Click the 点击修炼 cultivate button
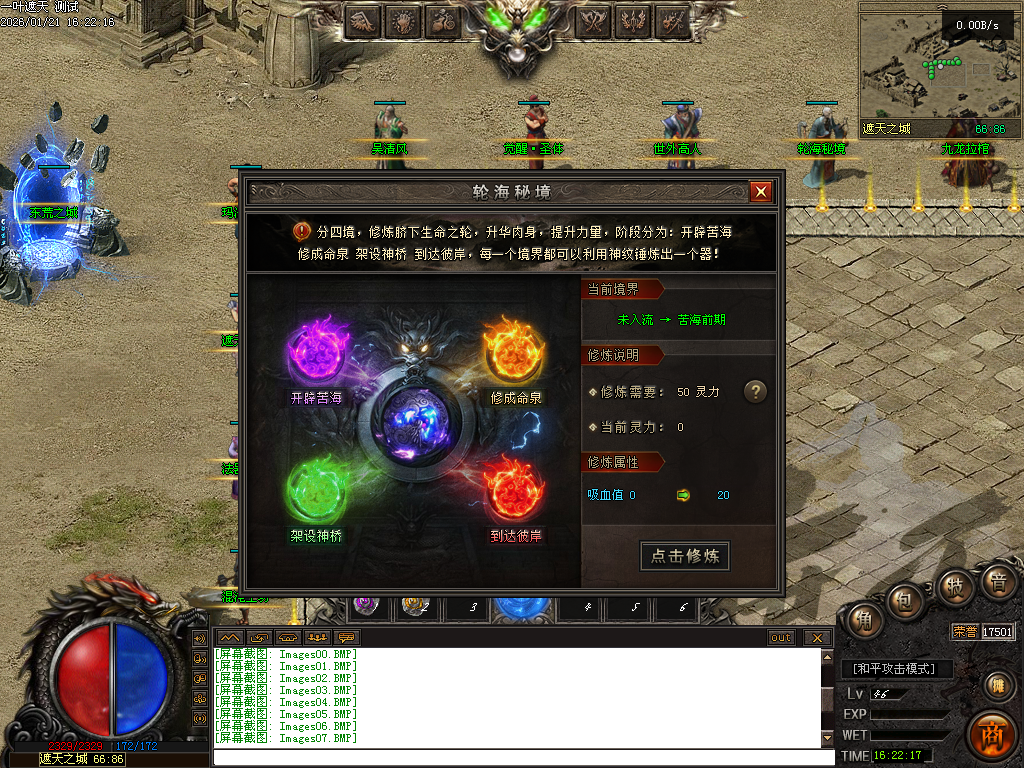This screenshot has width=1024, height=768. click(x=685, y=556)
